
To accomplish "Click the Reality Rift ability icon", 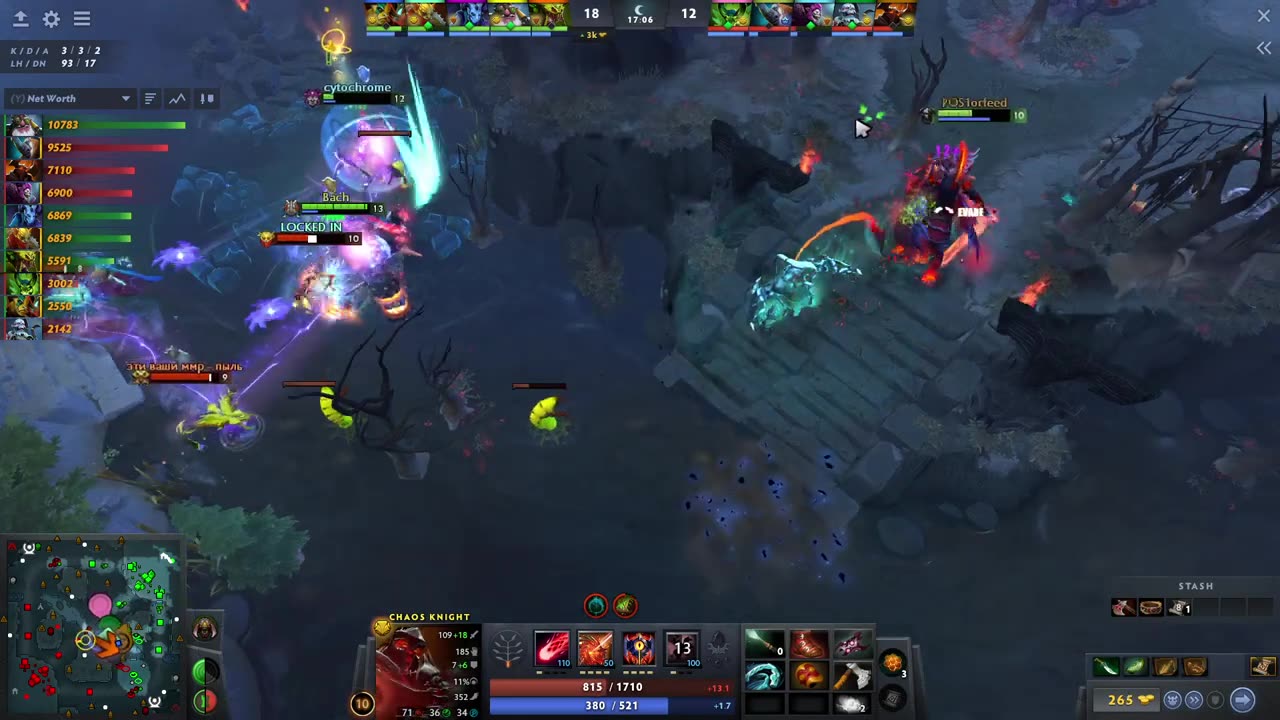I will point(595,648).
